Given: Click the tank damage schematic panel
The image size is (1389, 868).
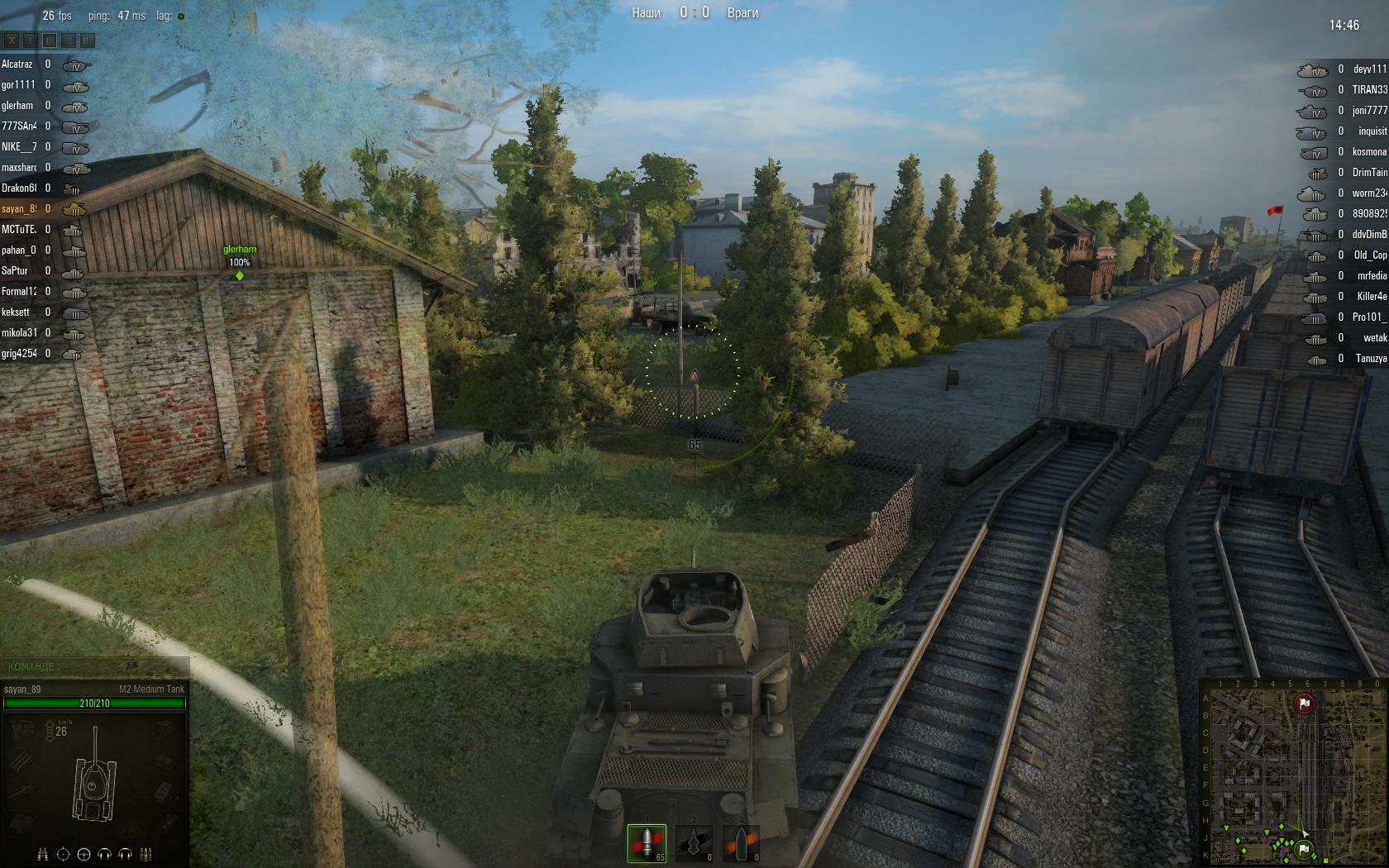Looking at the screenshot, I should (x=94, y=773).
